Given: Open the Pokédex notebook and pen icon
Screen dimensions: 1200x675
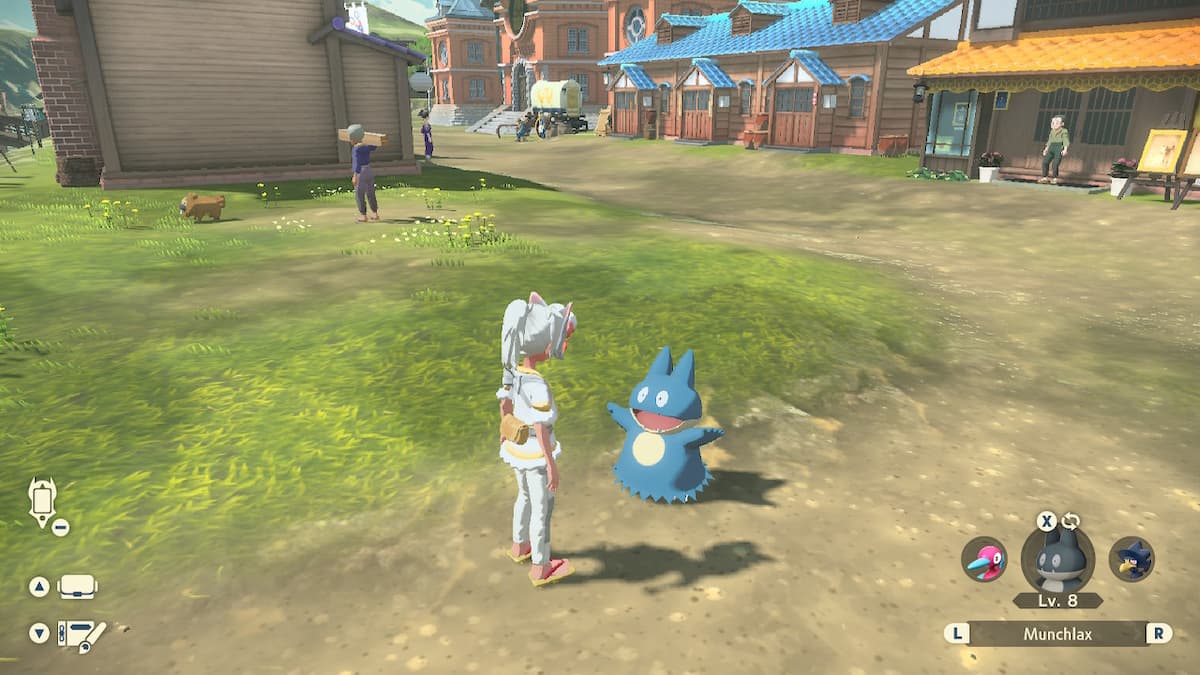Looking at the screenshot, I should pos(80,634).
